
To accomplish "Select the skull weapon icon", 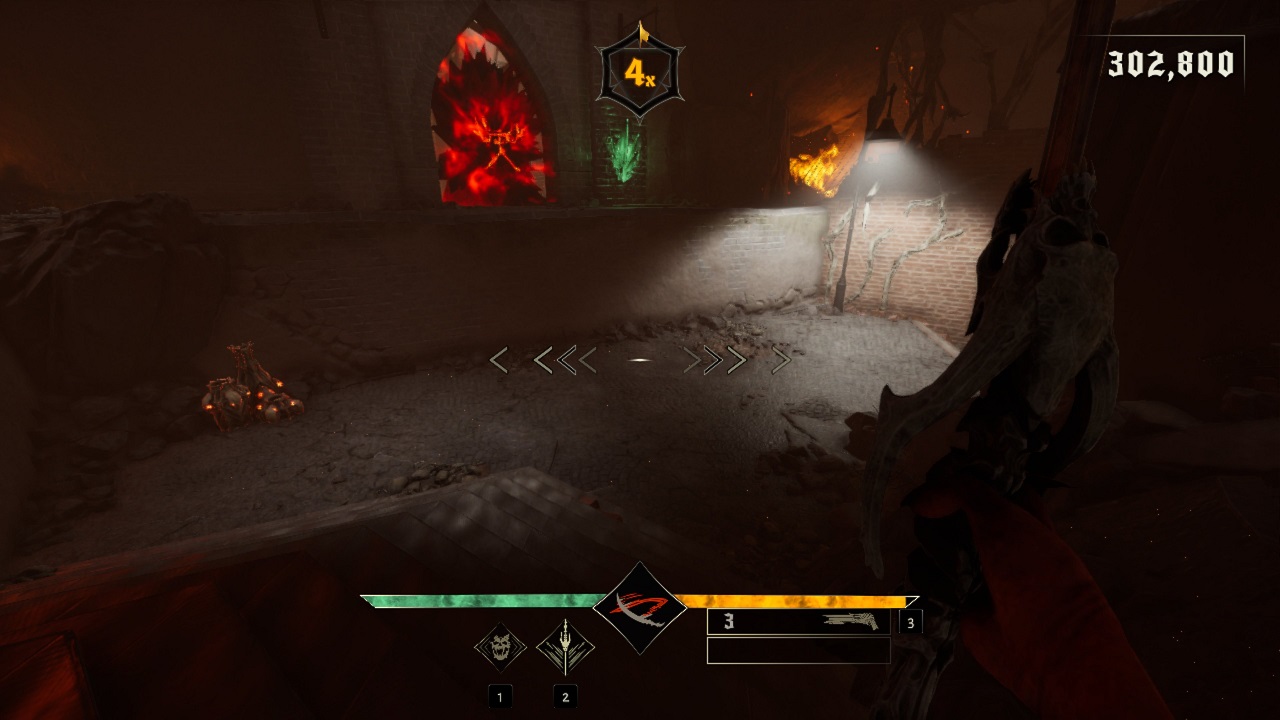I will tap(500, 648).
